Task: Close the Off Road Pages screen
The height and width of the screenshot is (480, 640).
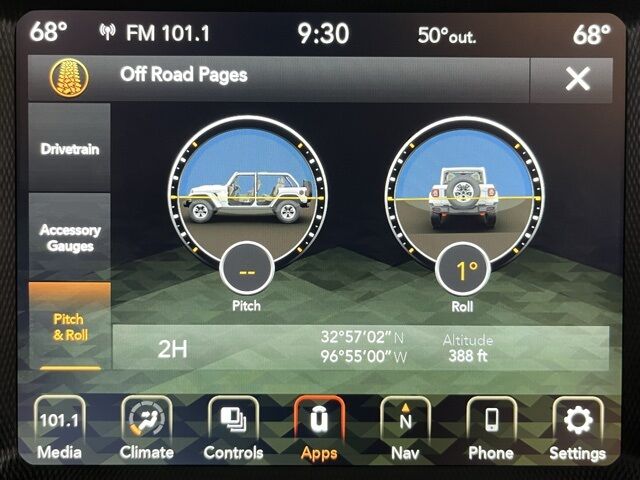Action: [577, 79]
